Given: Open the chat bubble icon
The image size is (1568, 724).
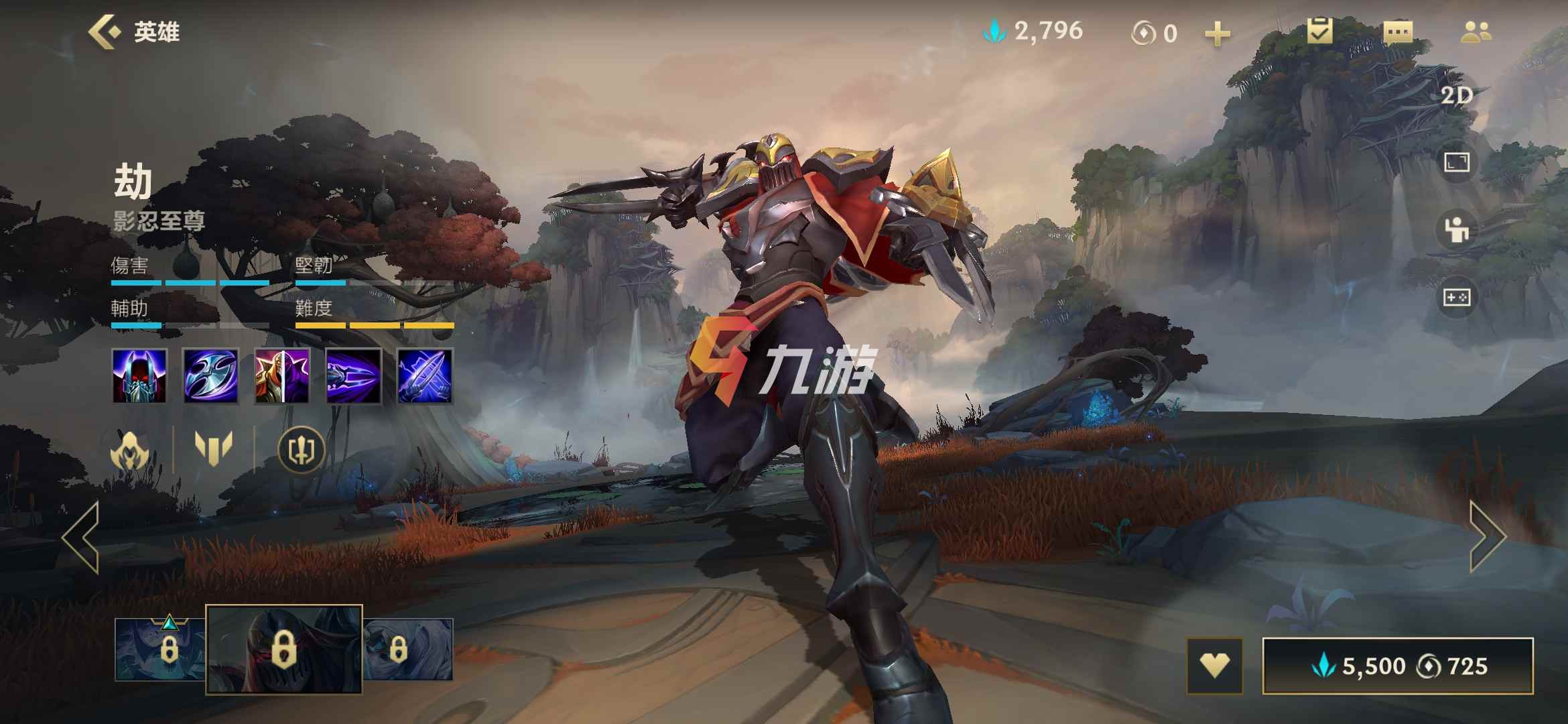Looking at the screenshot, I should coord(1398,32).
